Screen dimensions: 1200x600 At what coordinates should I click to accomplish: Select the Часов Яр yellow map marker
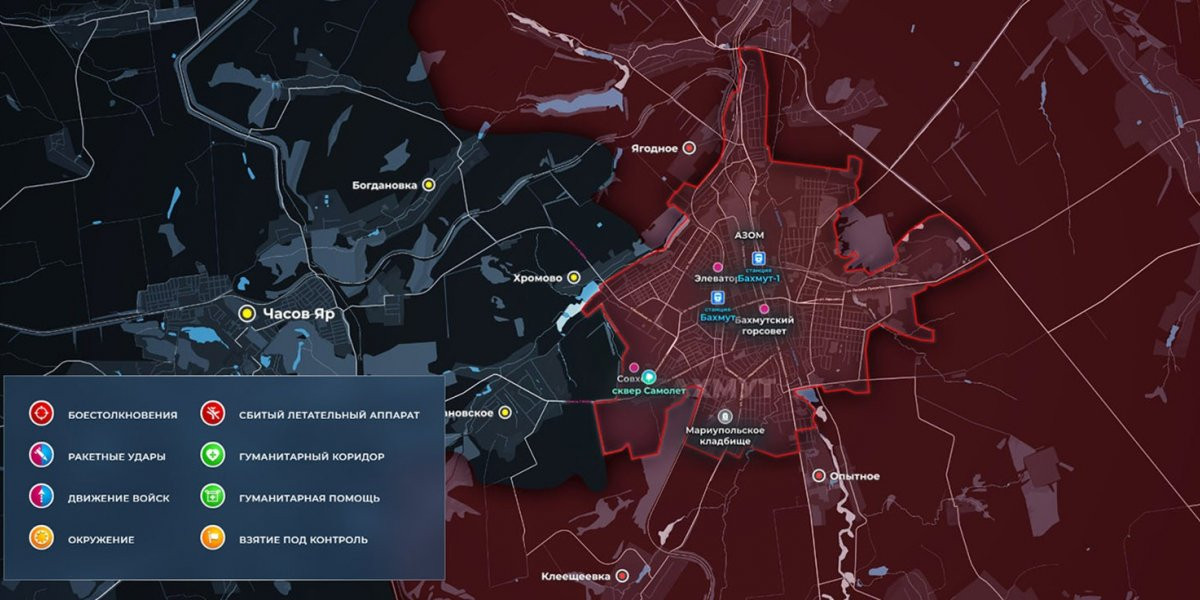tap(245, 314)
